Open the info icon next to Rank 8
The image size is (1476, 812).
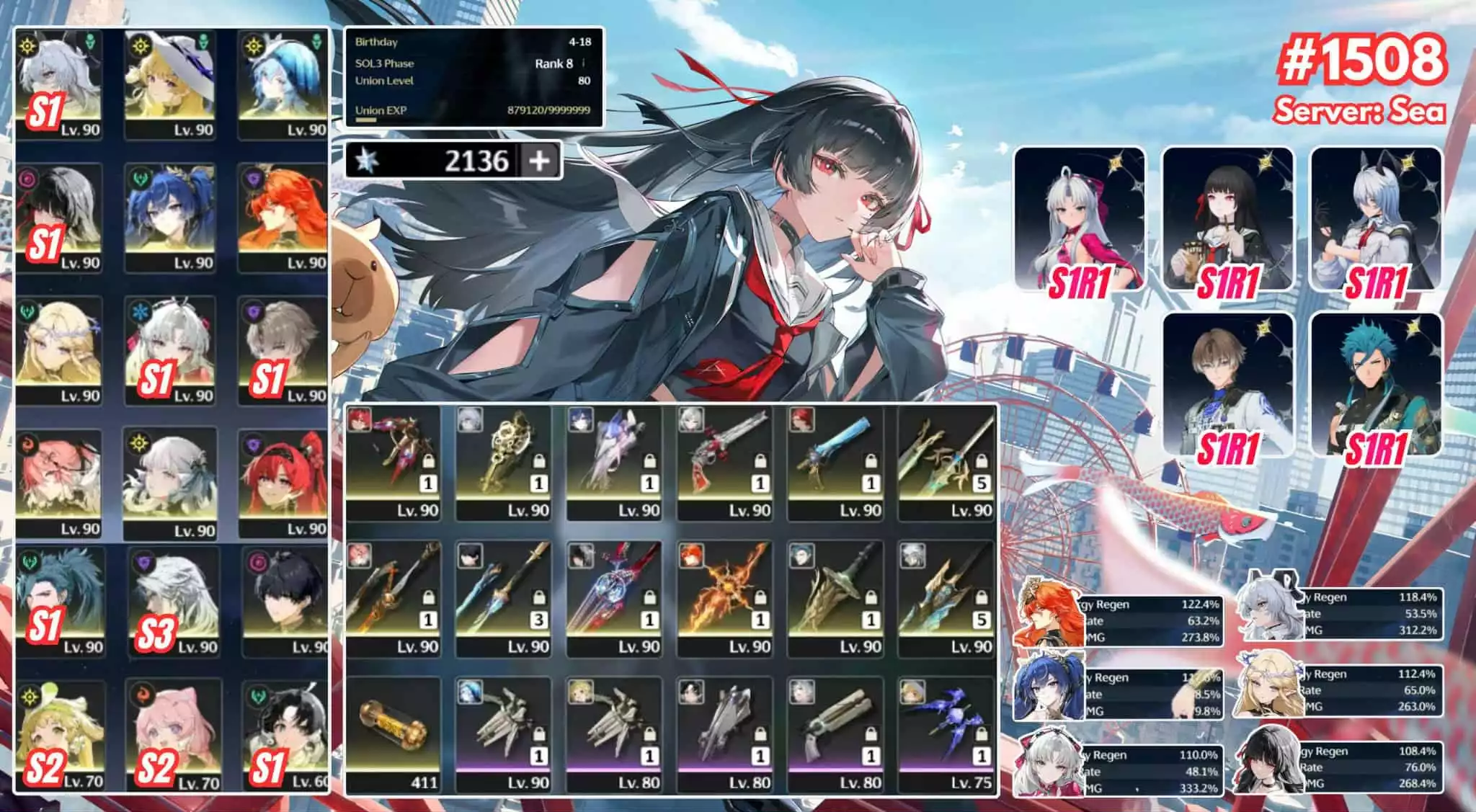coord(583,63)
